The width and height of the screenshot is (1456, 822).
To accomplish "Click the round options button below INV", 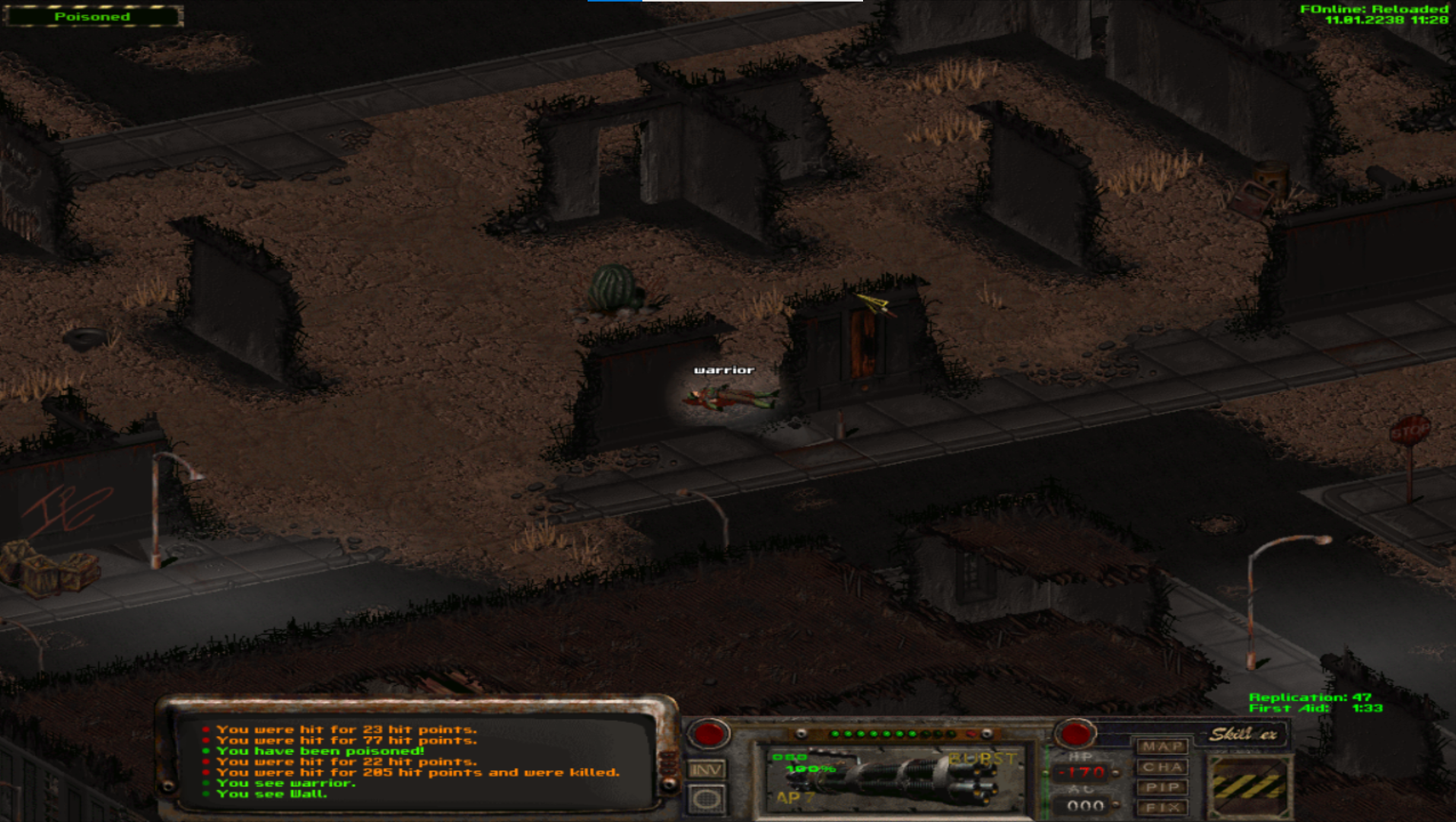I will click(706, 799).
